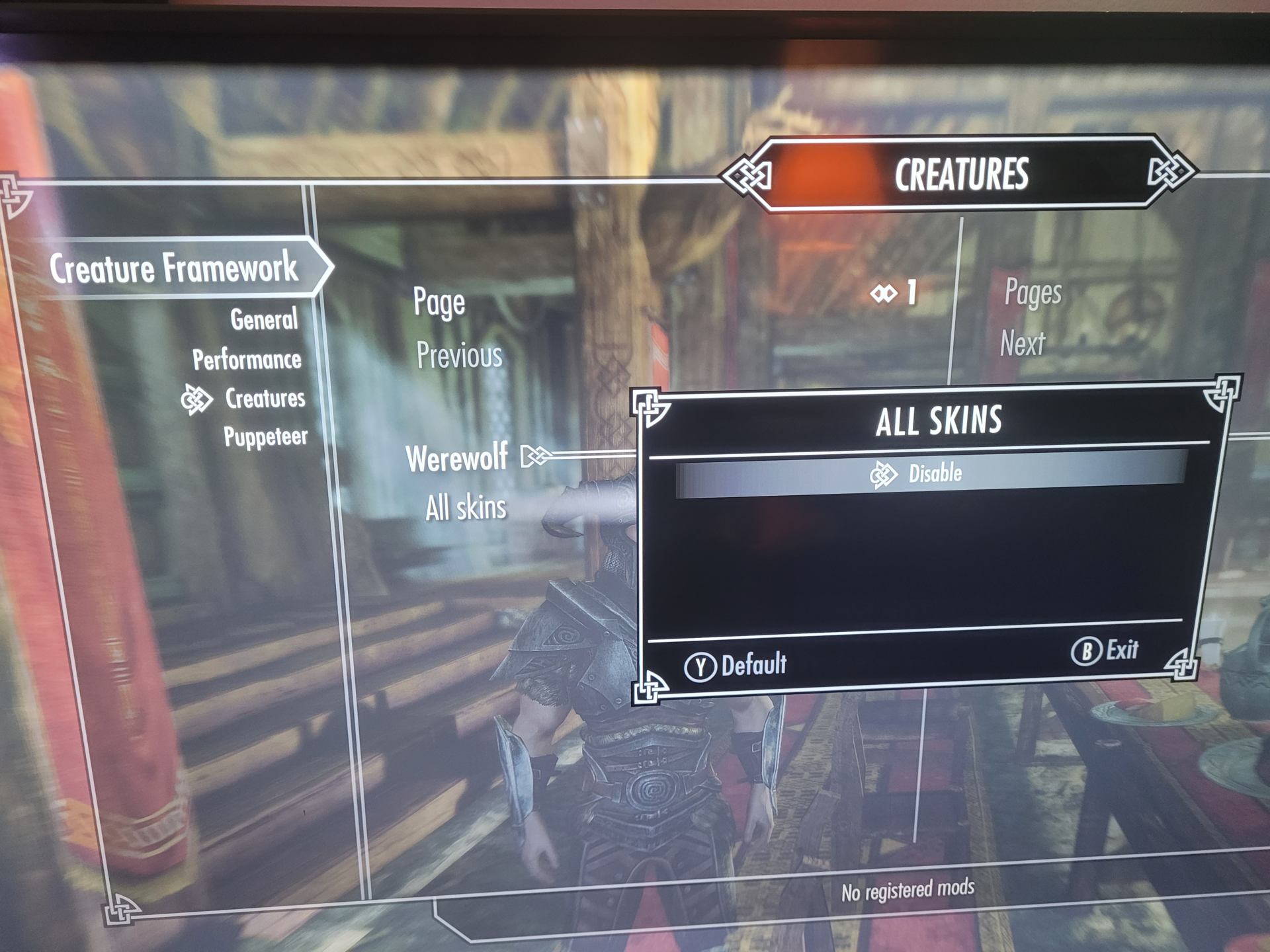
Task: Open the General page
Action: pos(263,320)
